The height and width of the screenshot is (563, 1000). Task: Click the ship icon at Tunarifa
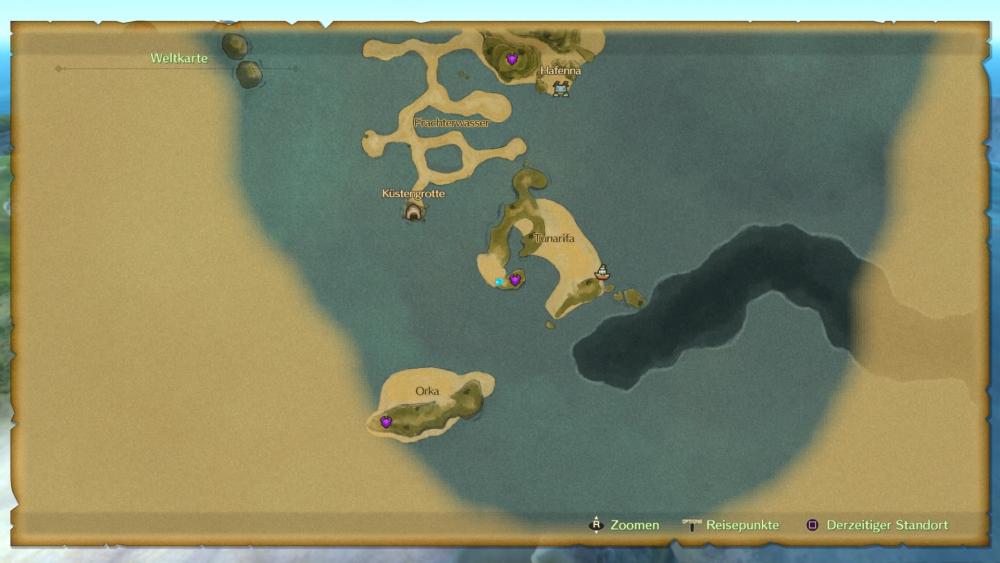coord(602,271)
